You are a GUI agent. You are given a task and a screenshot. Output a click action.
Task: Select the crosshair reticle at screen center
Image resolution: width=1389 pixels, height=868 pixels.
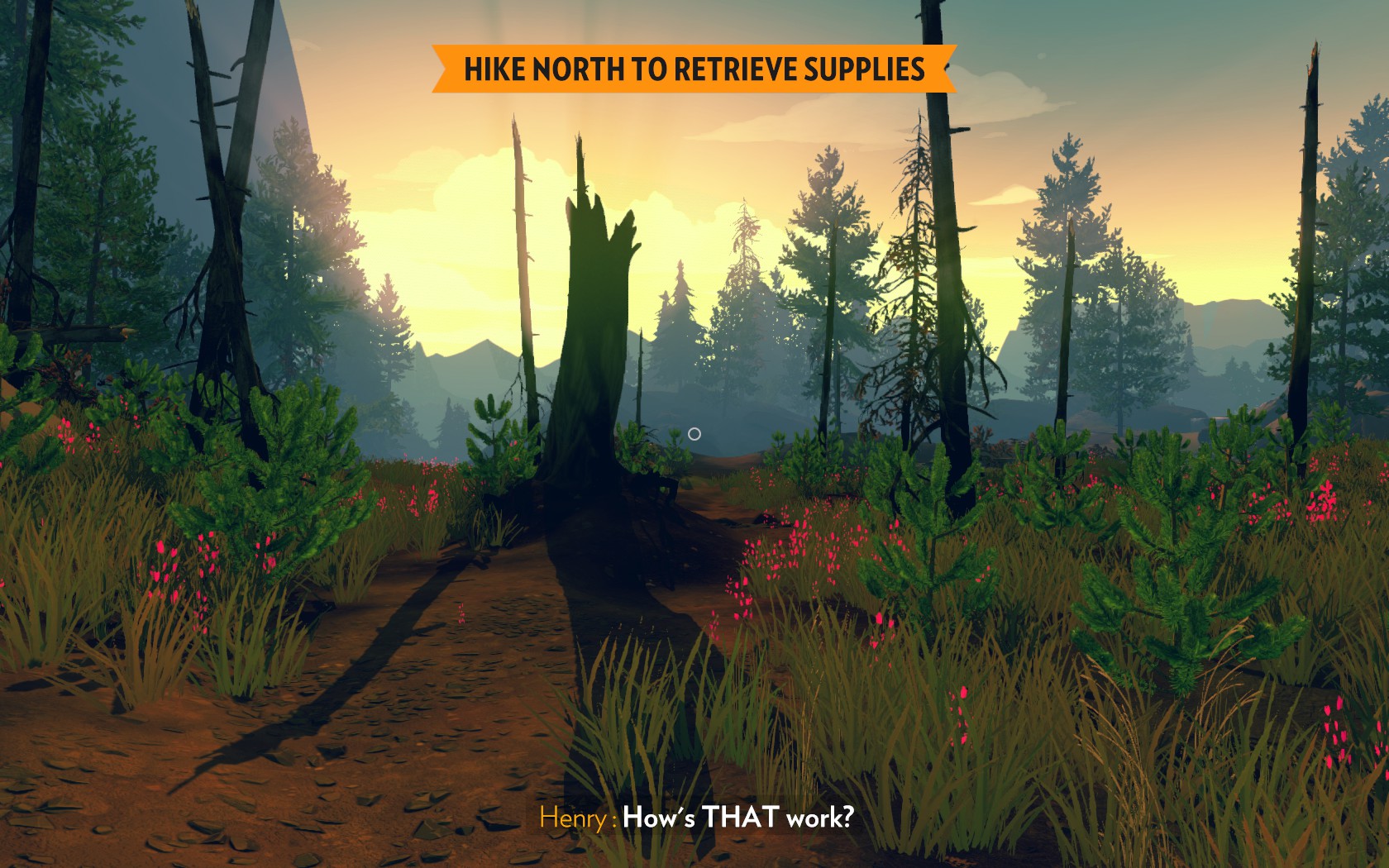[x=694, y=433]
